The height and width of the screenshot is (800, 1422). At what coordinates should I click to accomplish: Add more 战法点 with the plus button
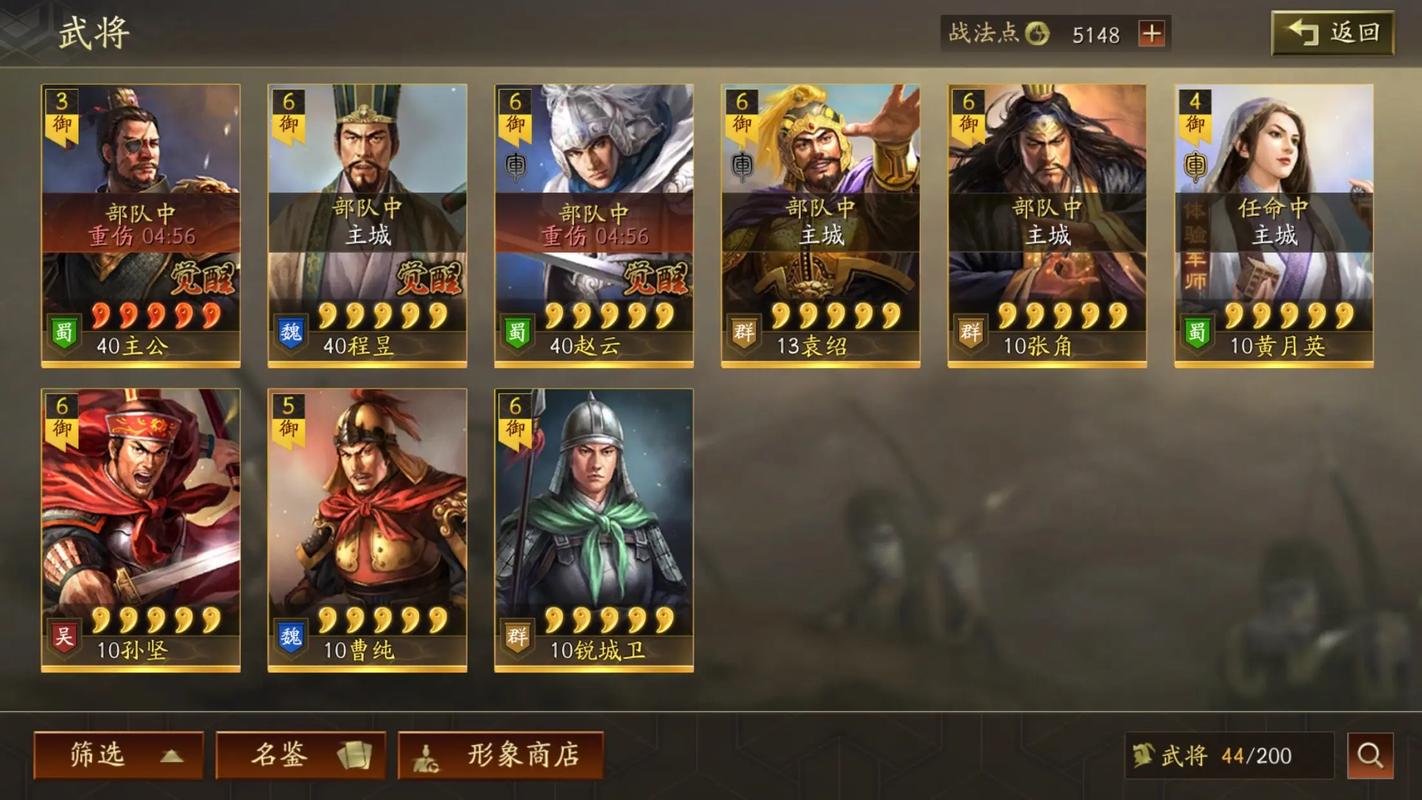1152,34
